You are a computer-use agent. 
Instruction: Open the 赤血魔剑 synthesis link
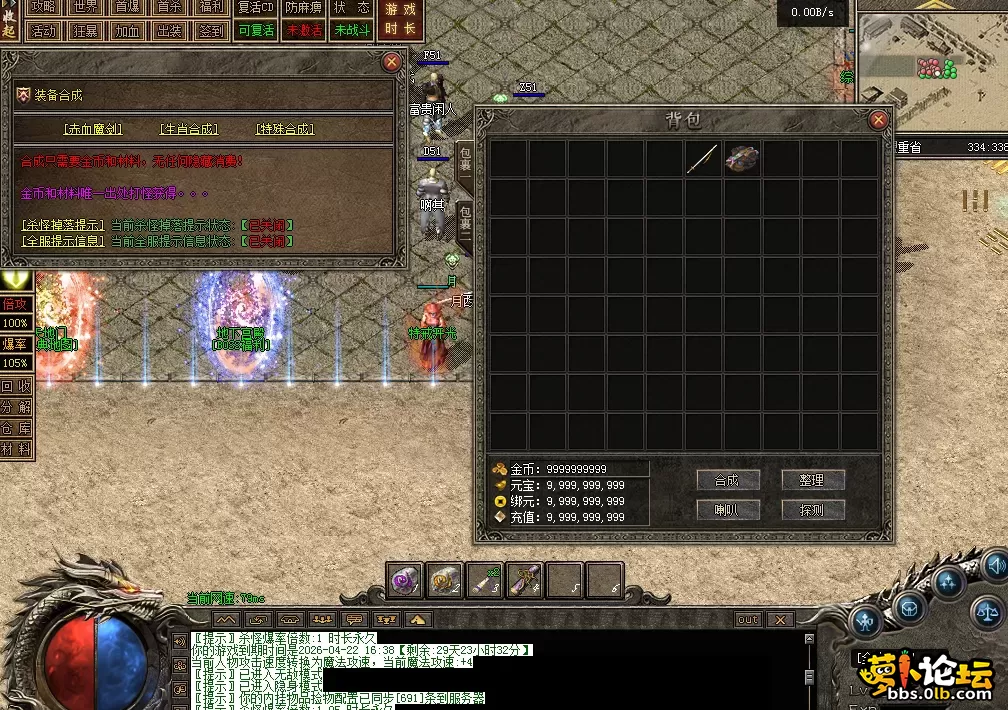pyautogui.click(x=93, y=129)
